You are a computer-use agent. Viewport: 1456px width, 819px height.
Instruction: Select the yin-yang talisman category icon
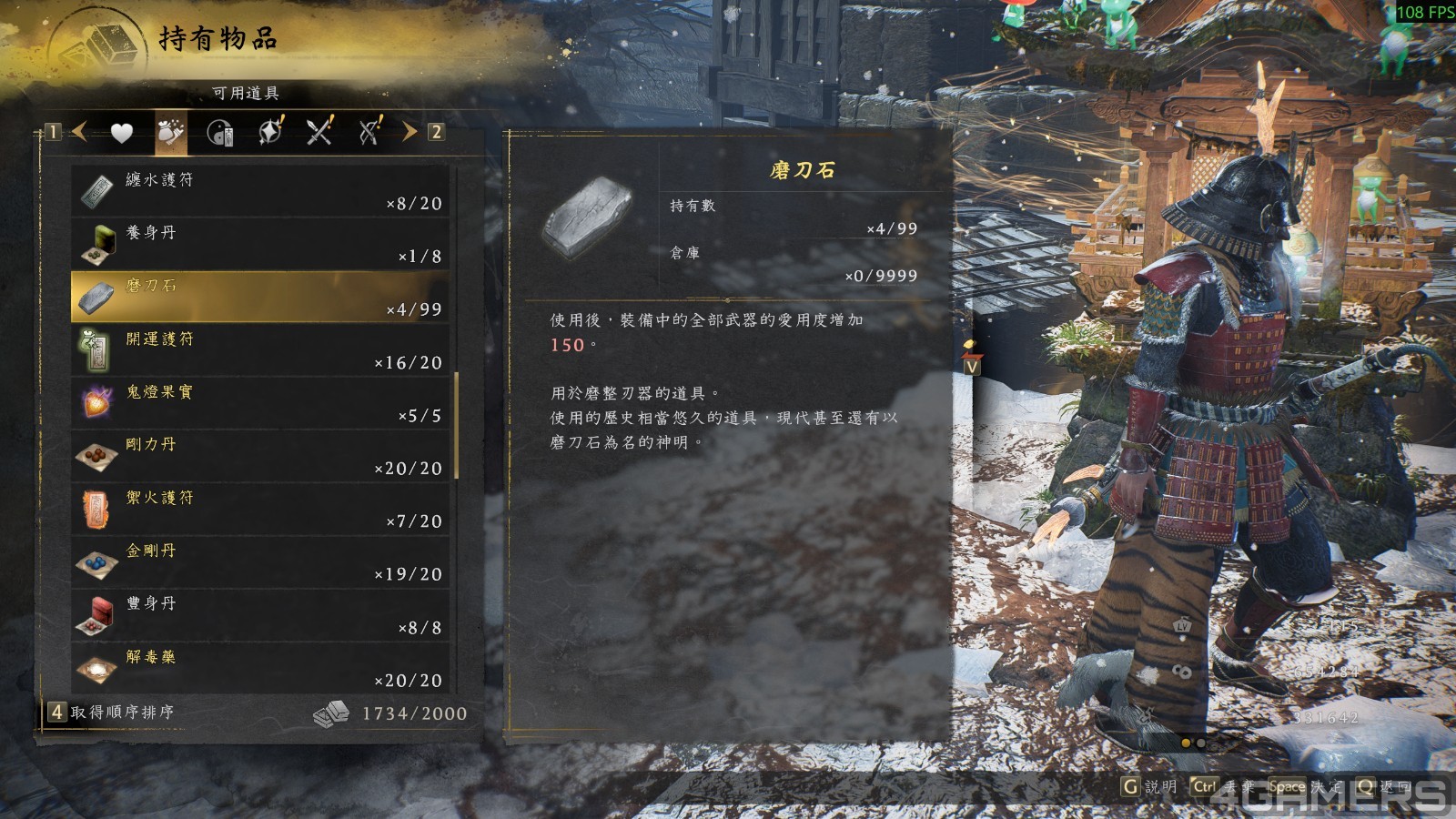pyautogui.click(x=220, y=131)
